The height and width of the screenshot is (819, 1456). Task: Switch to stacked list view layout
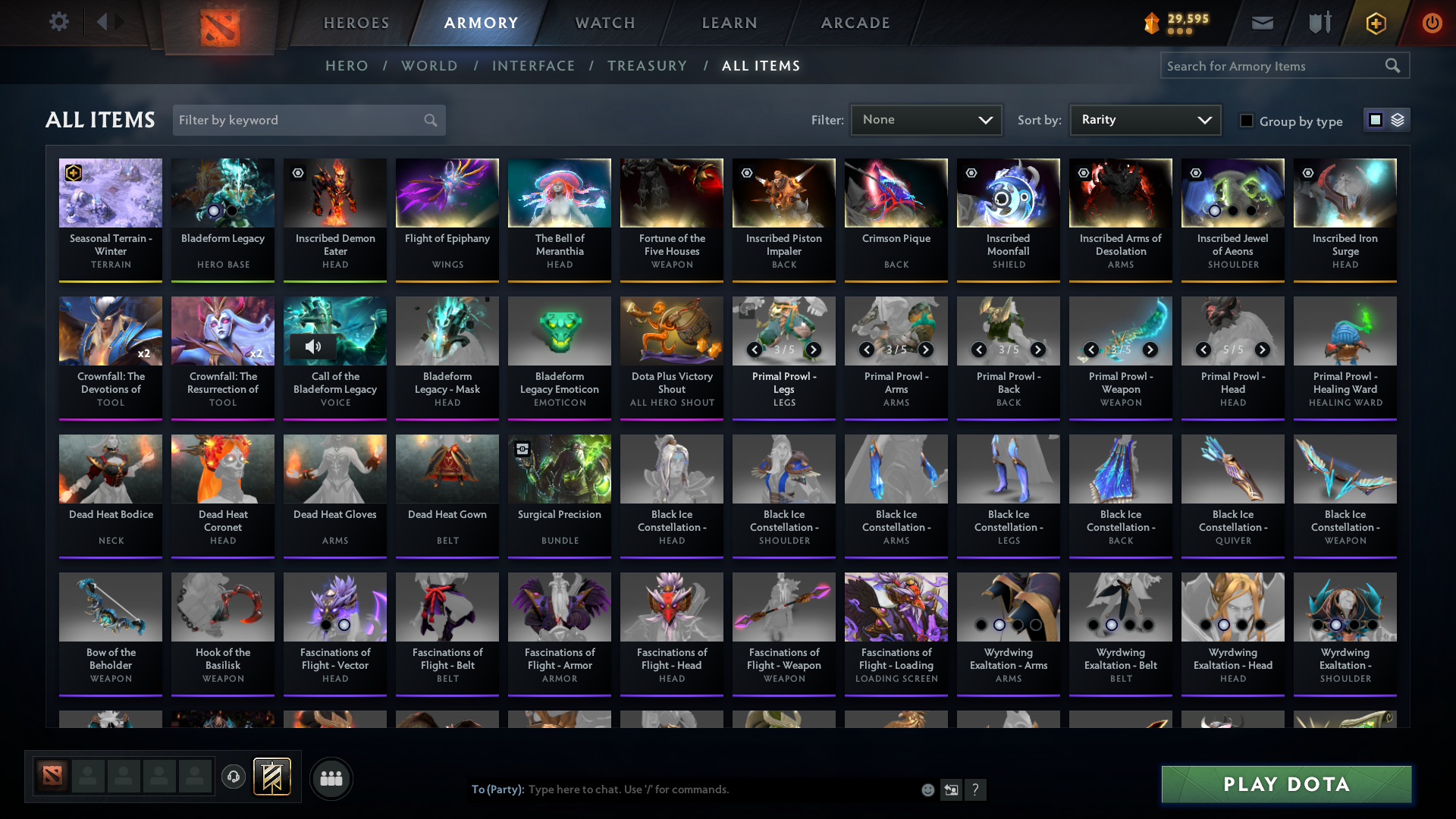click(x=1399, y=119)
